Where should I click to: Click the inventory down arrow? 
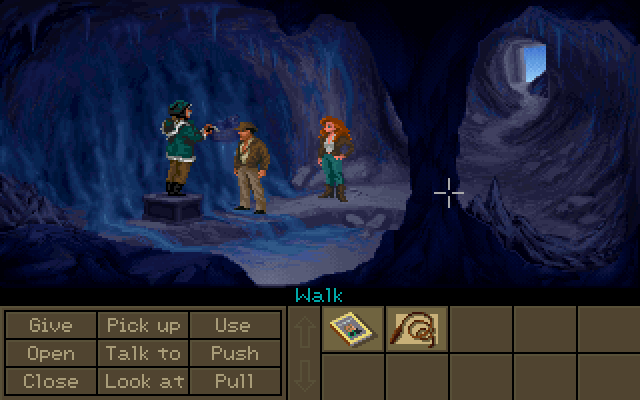(x=303, y=377)
